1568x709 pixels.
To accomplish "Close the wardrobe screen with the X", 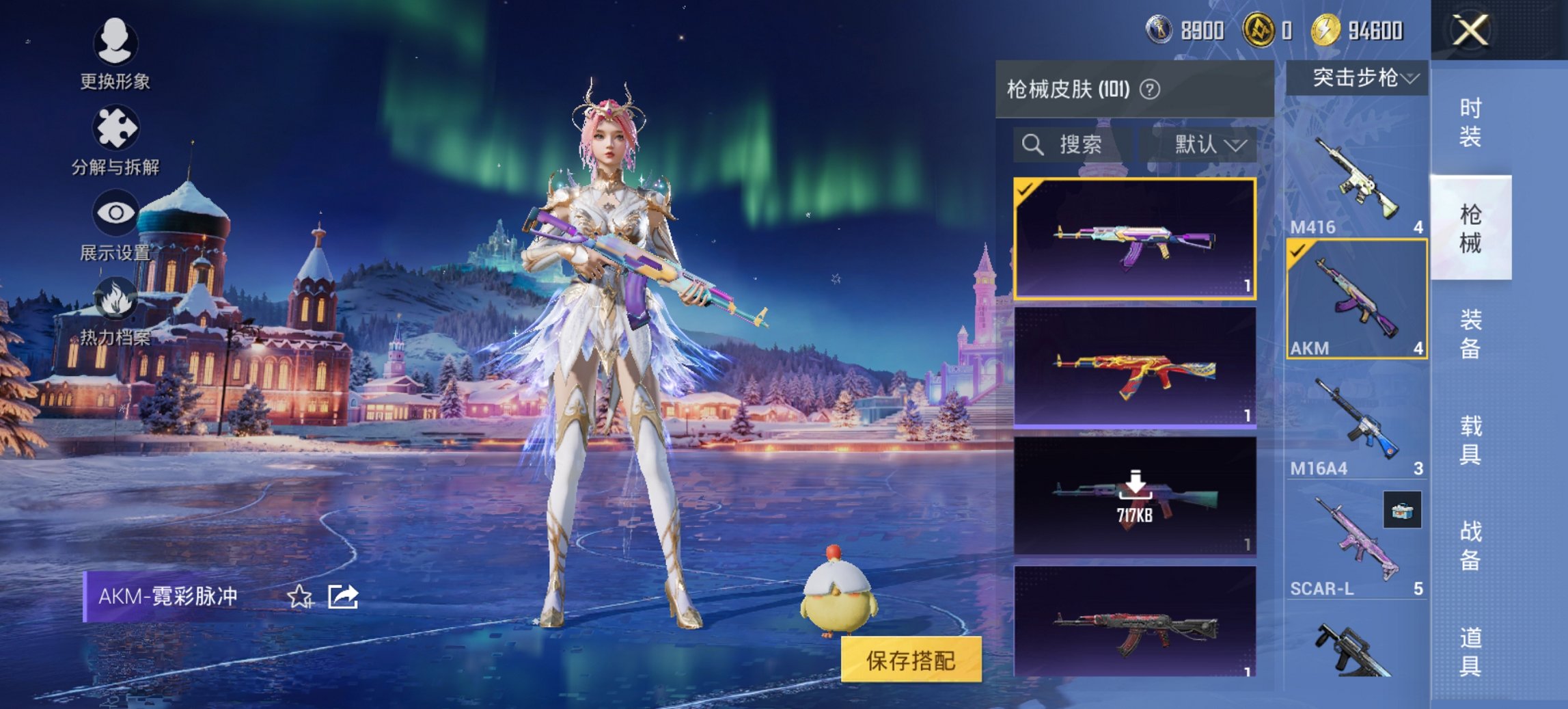I will coord(1470,31).
